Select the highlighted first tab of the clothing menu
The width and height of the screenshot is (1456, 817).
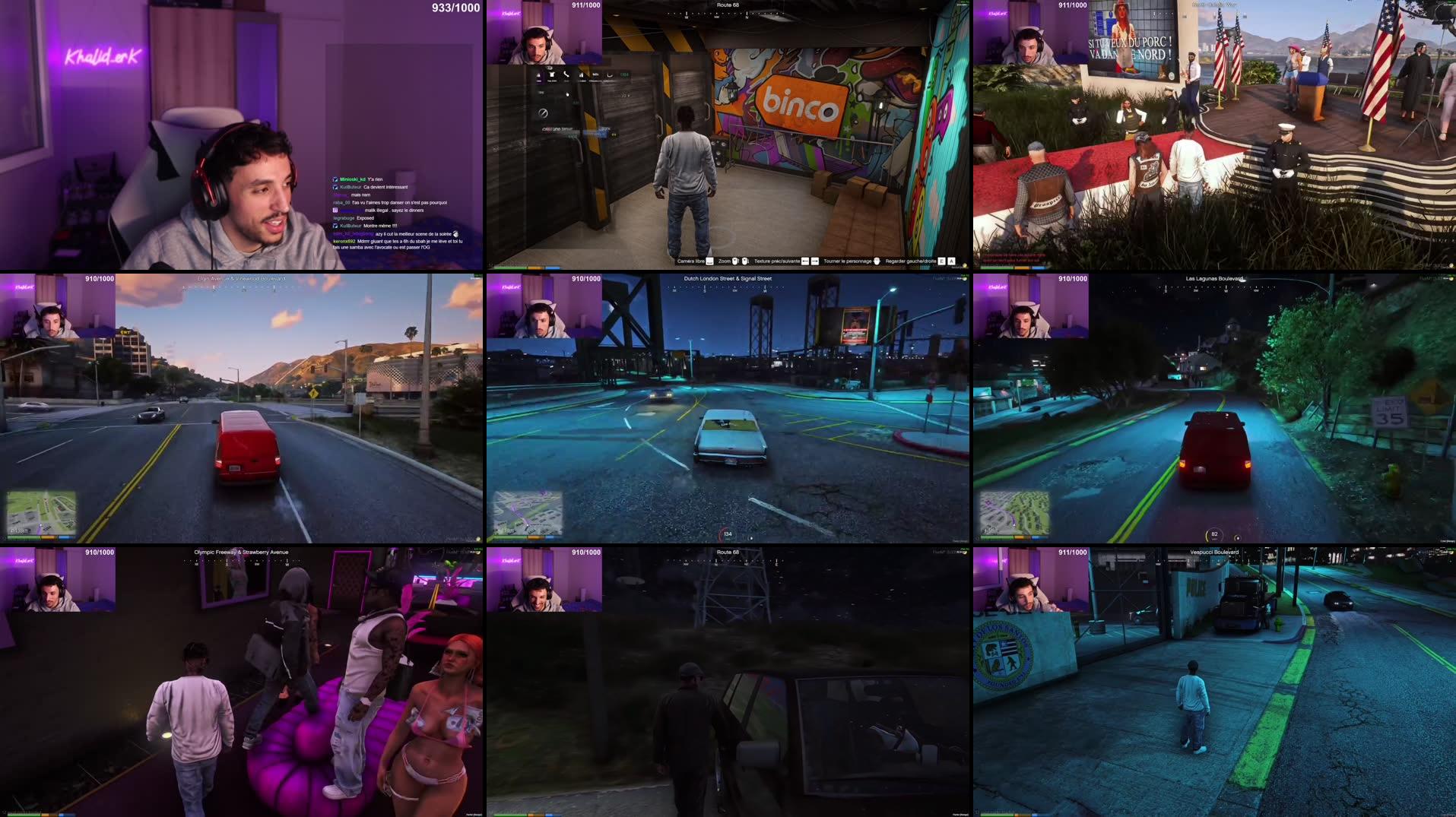point(538,74)
